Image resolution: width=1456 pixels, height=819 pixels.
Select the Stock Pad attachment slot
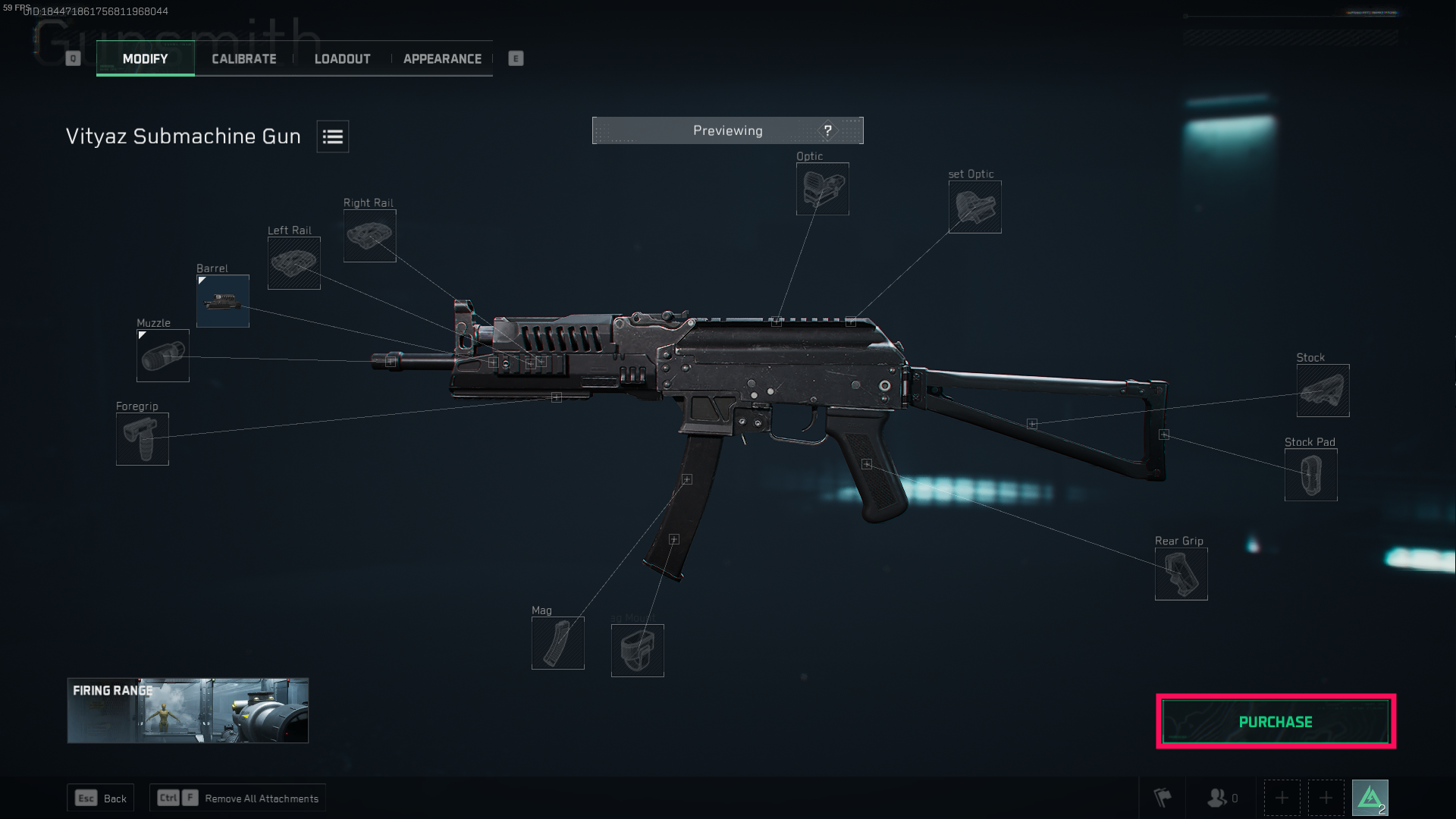[1310, 475]
